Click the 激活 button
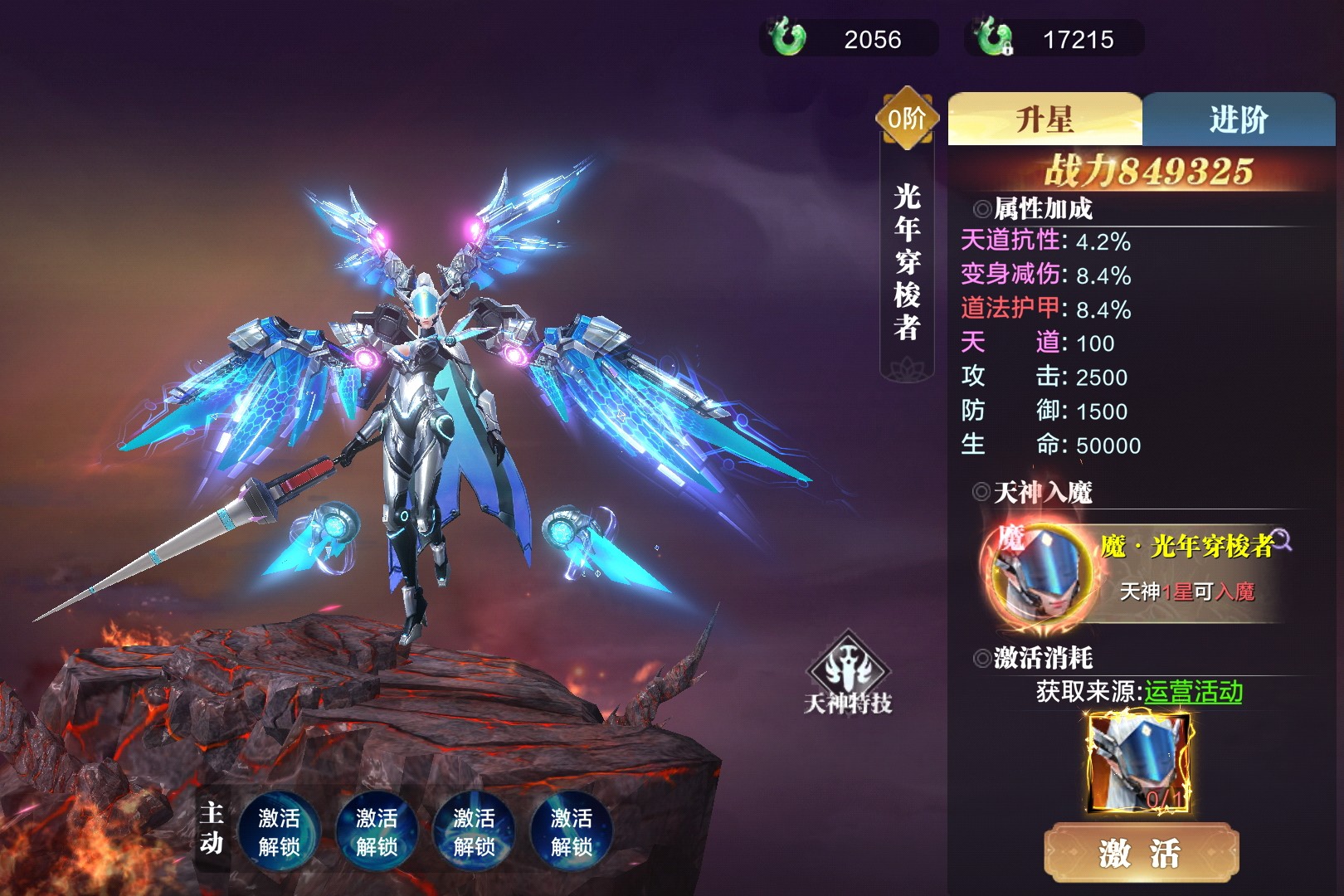This screenshot has height=896, width=1344. pos(1140,853)
